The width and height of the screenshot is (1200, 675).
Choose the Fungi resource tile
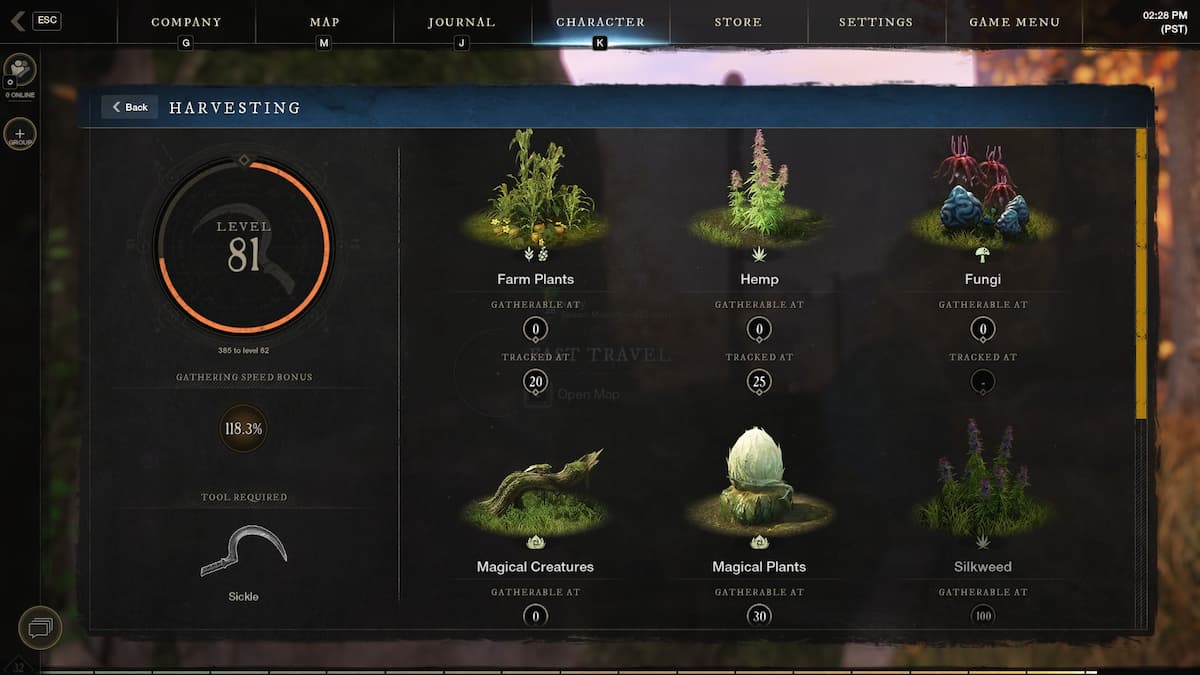click(x=983, y=200)
